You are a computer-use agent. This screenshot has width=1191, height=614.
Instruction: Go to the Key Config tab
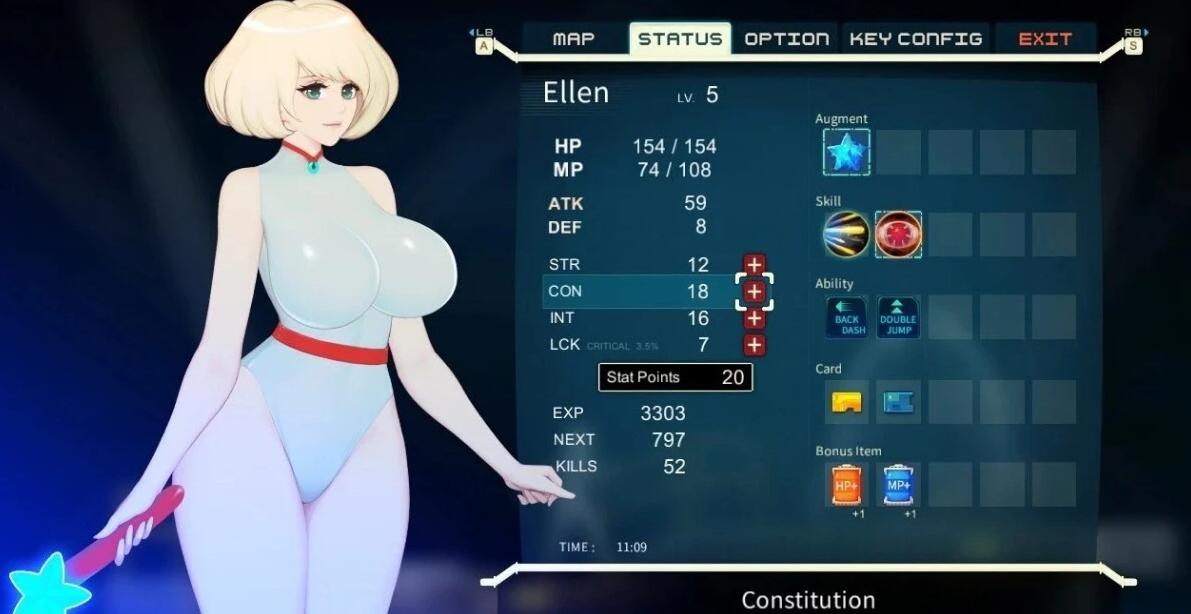pyautogui.click(x=915, y=39)
